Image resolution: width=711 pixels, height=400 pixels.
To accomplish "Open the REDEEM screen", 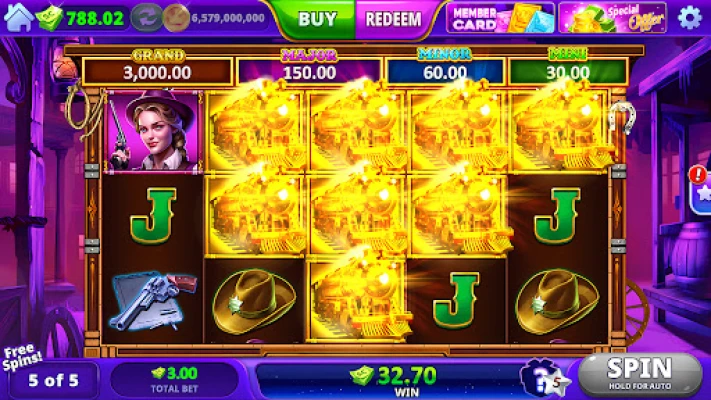I will [385, 18].
